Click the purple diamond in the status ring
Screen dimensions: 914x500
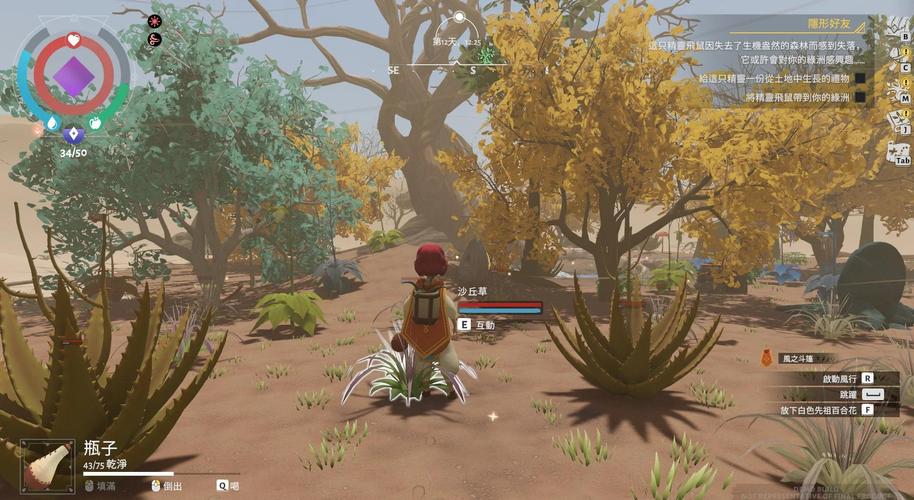72,75
